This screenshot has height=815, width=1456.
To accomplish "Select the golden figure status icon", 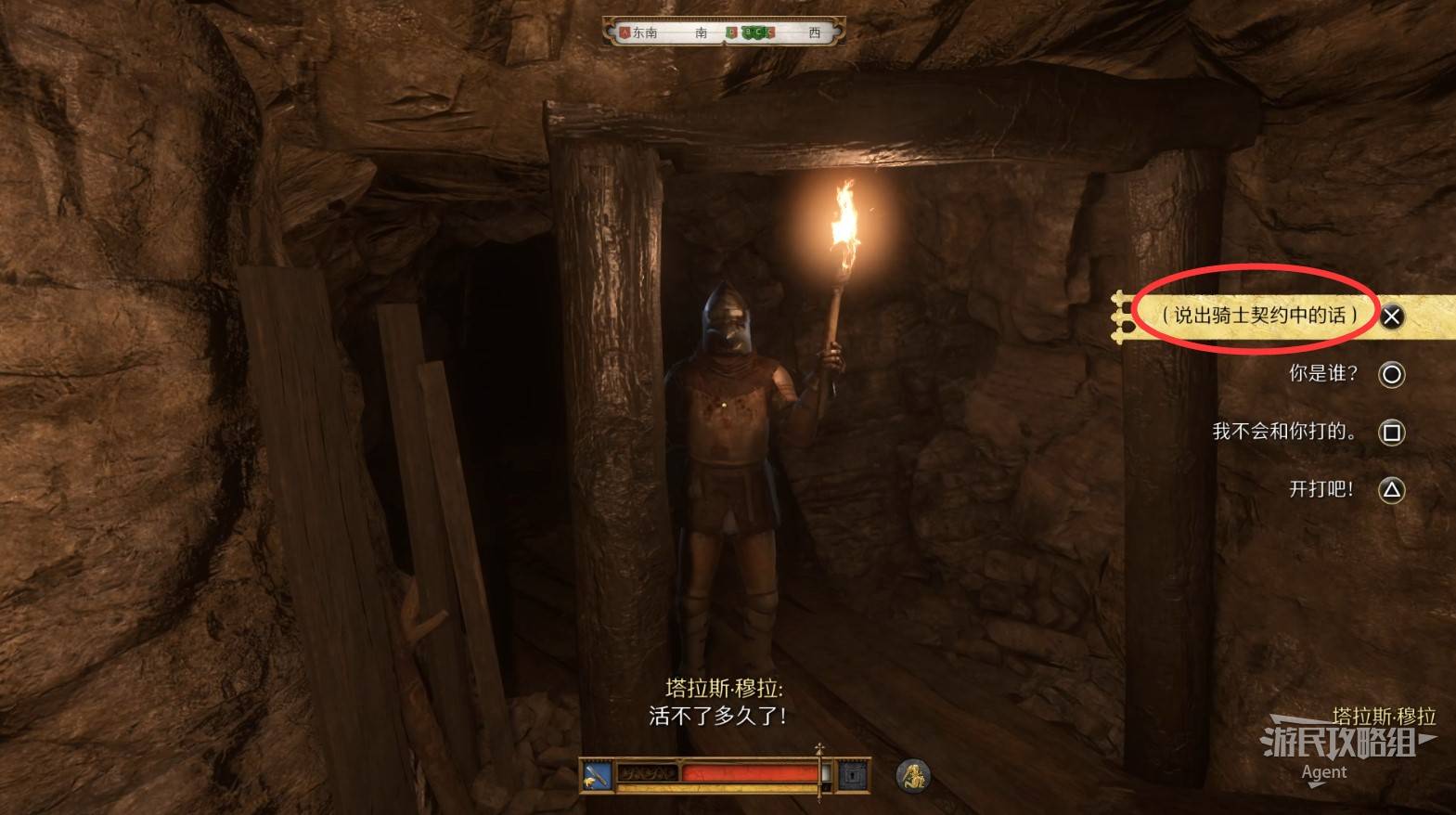I will pos(913,775).
